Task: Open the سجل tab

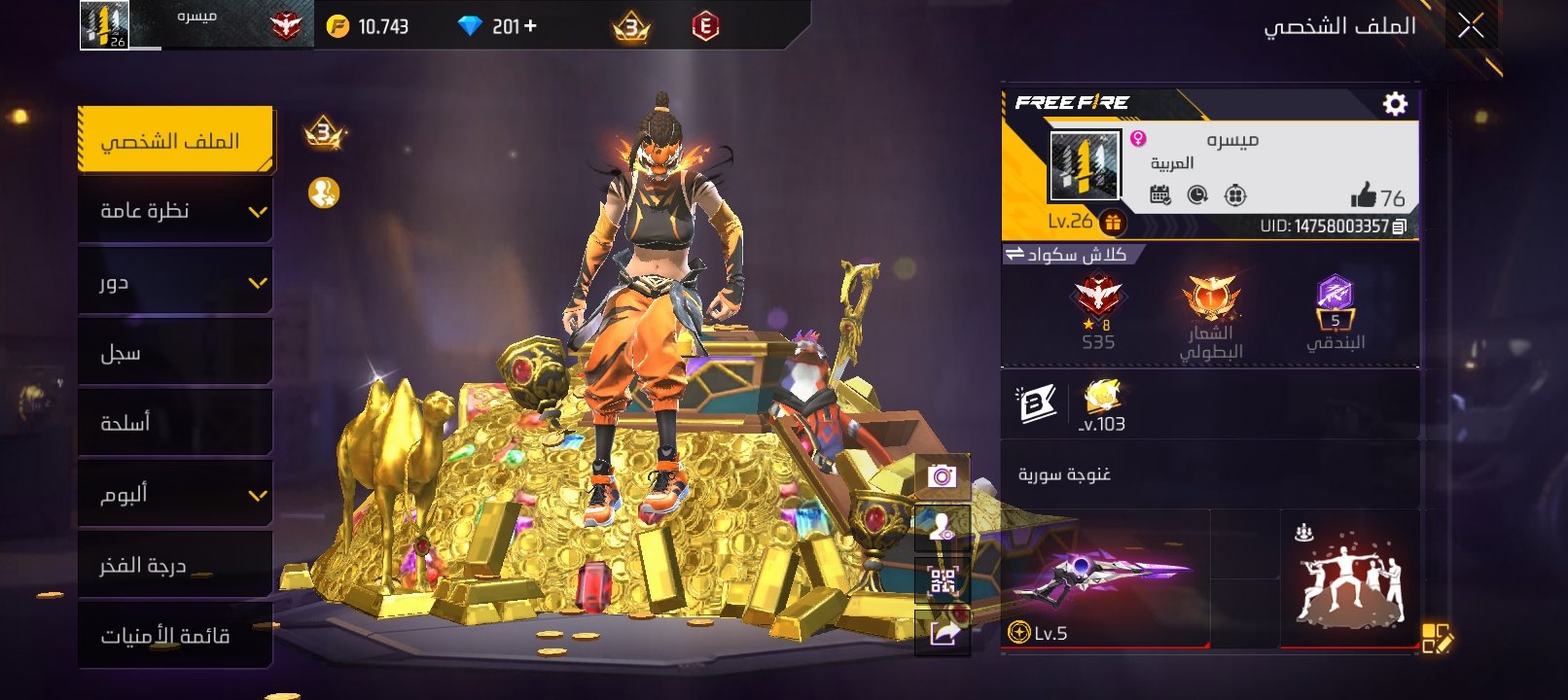Action: click(175, 353)
